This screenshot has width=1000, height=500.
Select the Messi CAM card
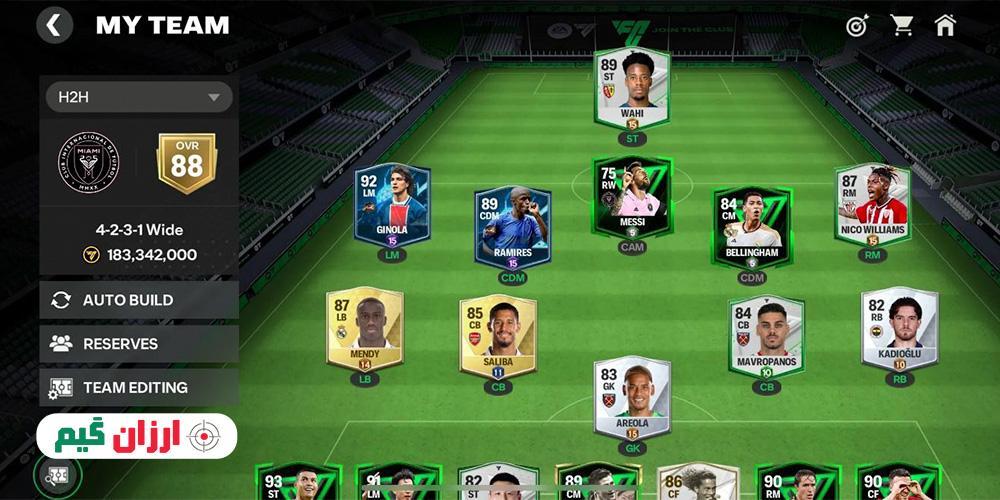(x=631, y=196)
